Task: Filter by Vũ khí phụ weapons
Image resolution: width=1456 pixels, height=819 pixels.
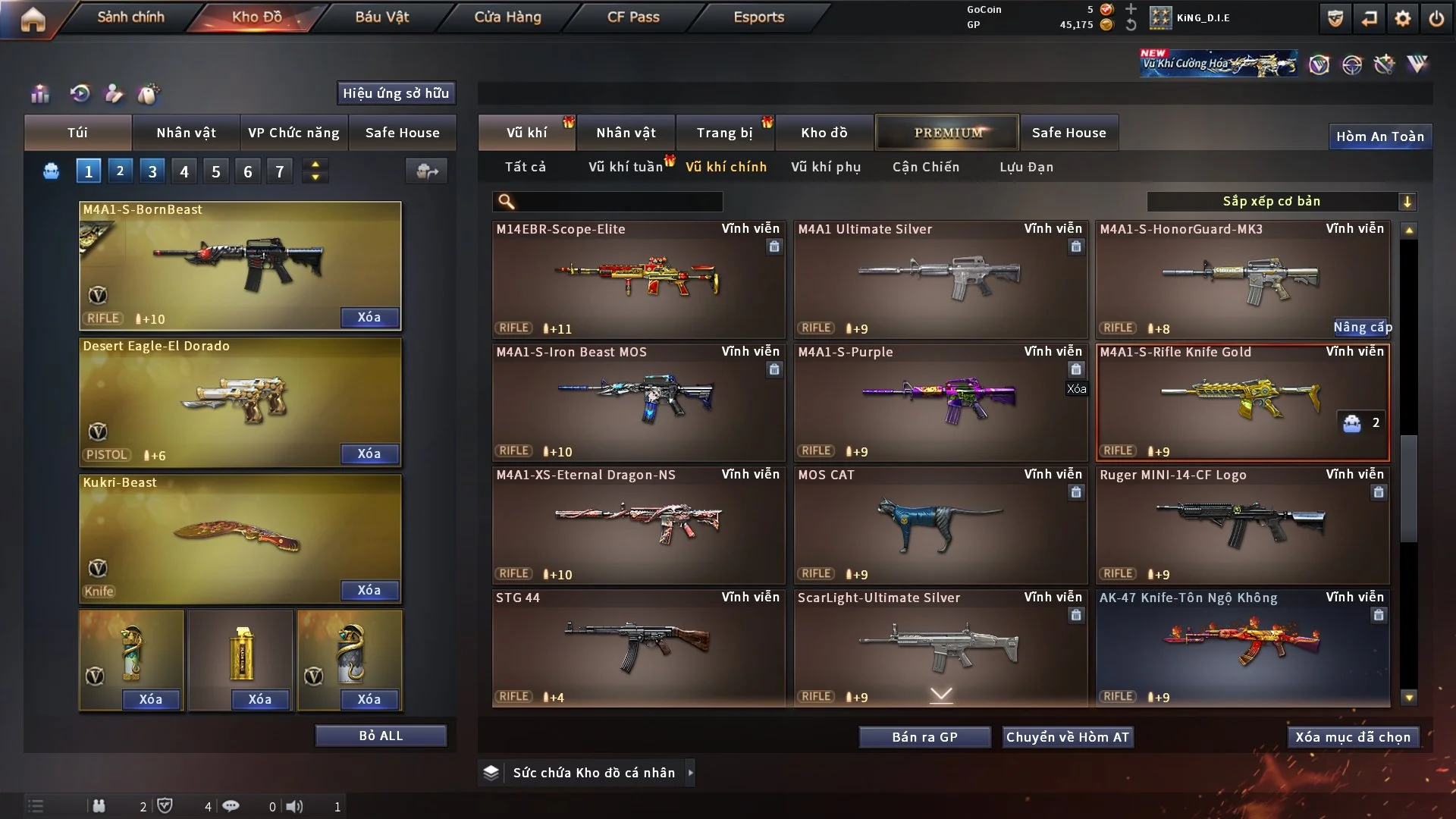Action: coord(826,167)
